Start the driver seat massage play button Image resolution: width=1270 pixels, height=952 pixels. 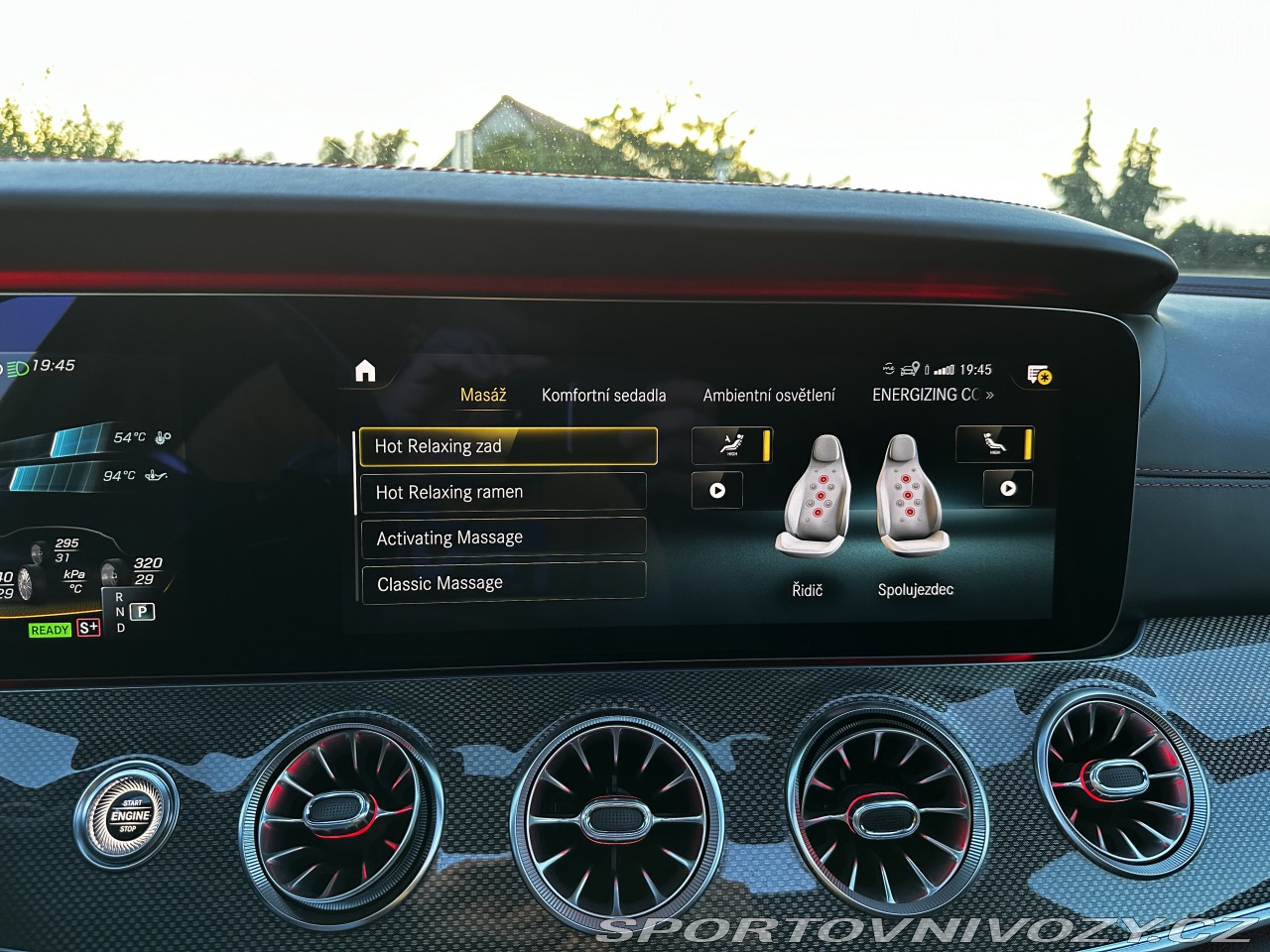717,490
